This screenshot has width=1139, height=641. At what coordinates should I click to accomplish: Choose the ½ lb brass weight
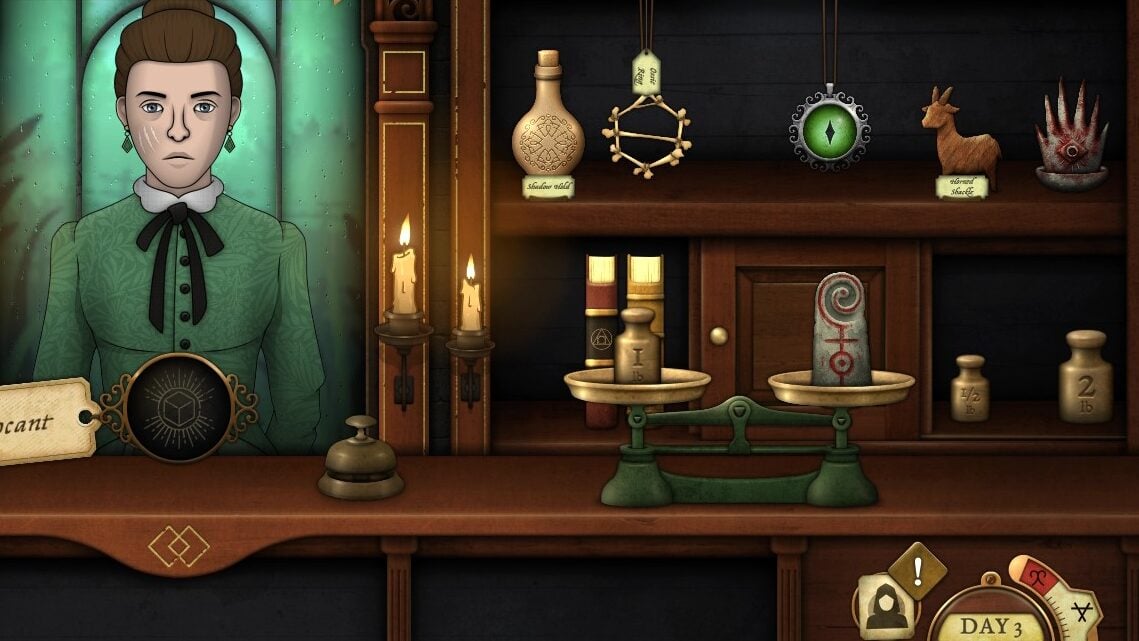(969, 388)
